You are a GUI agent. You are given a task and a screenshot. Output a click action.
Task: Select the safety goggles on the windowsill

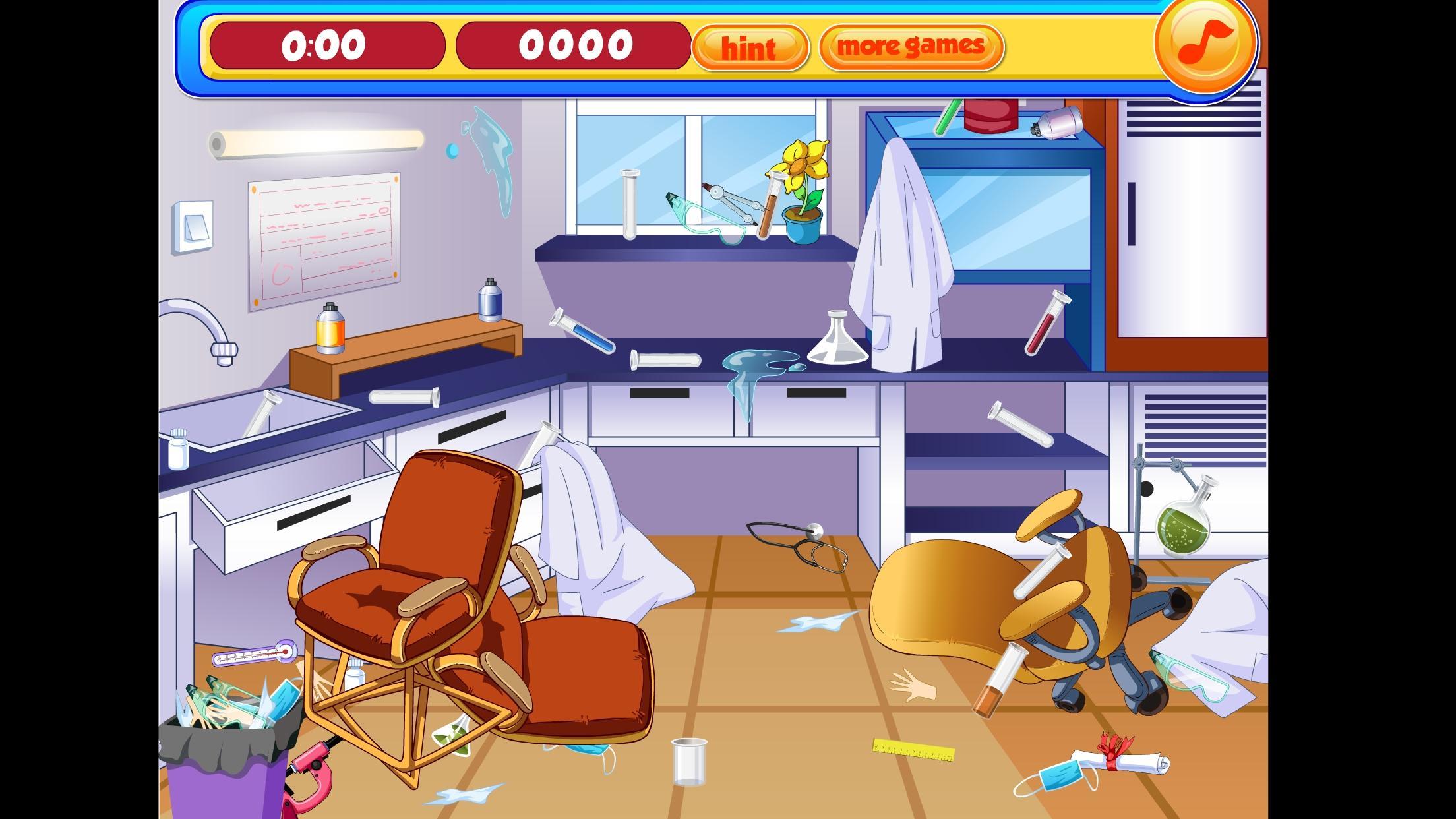pyautogui.click(x=702, y=218)
